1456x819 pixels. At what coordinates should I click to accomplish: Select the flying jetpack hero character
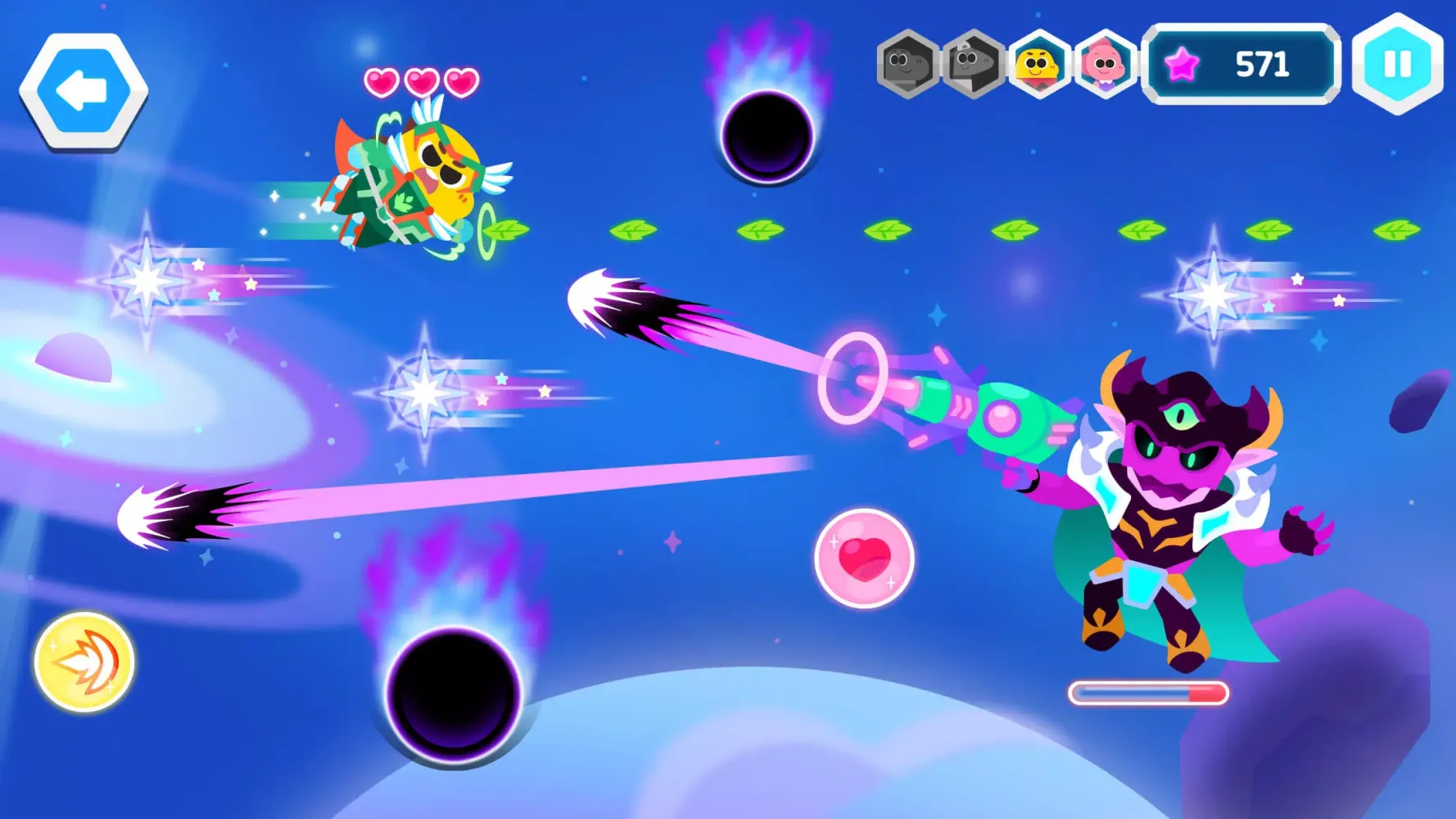(409, 180)
